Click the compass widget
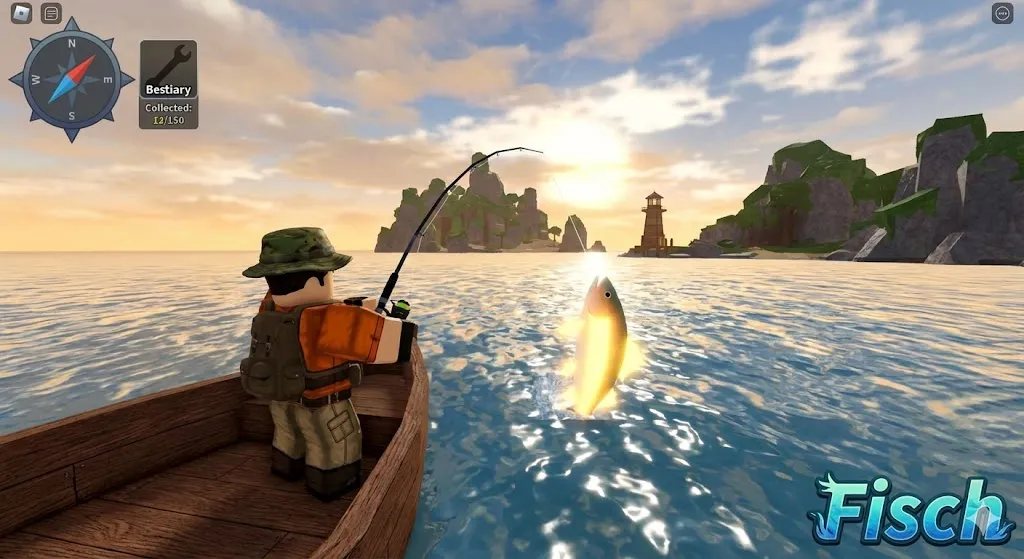 [x=72, y=79]
